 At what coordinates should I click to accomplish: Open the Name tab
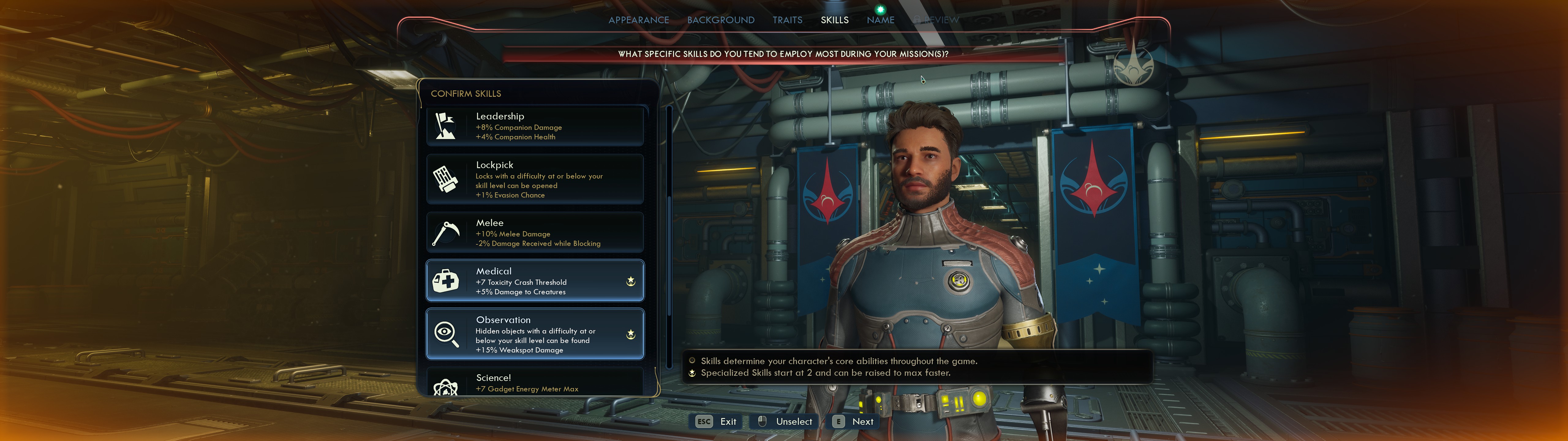click(880, 20)
